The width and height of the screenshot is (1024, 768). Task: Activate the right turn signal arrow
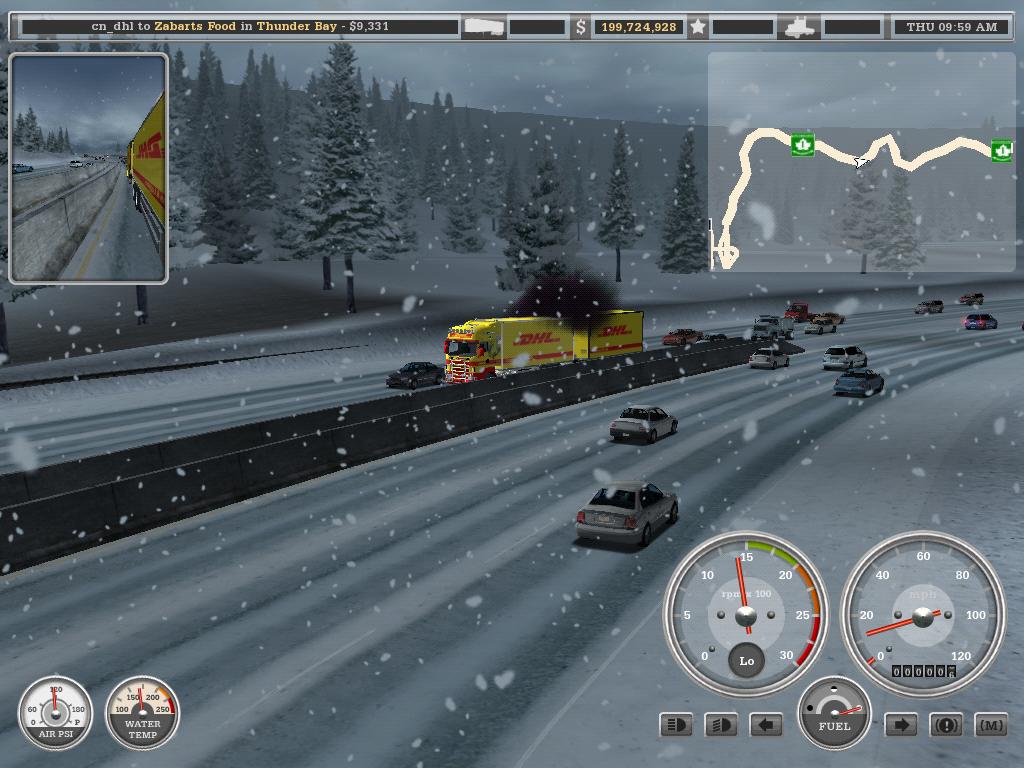(x=901, y=725)
